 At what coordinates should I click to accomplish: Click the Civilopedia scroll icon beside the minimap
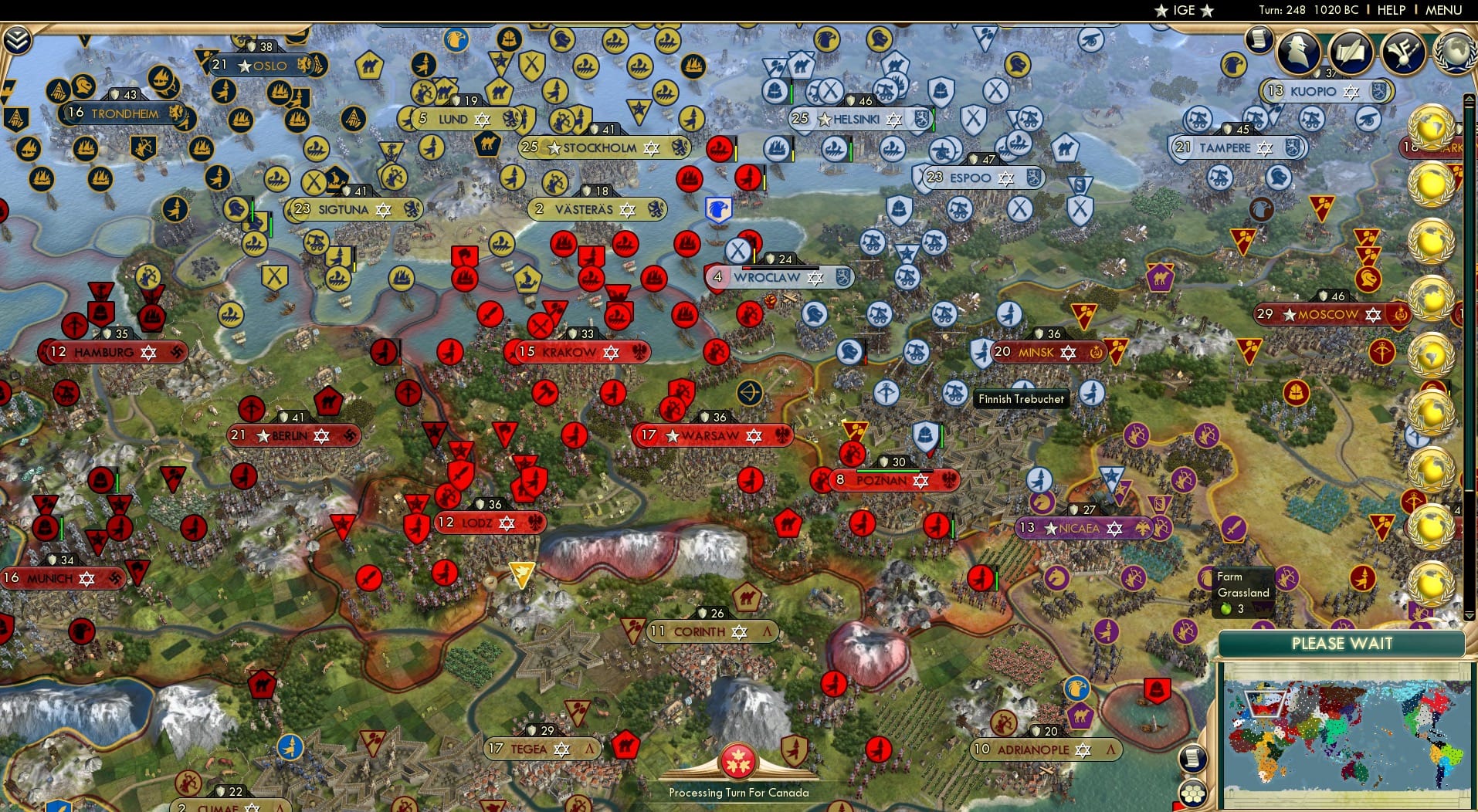1194,758
